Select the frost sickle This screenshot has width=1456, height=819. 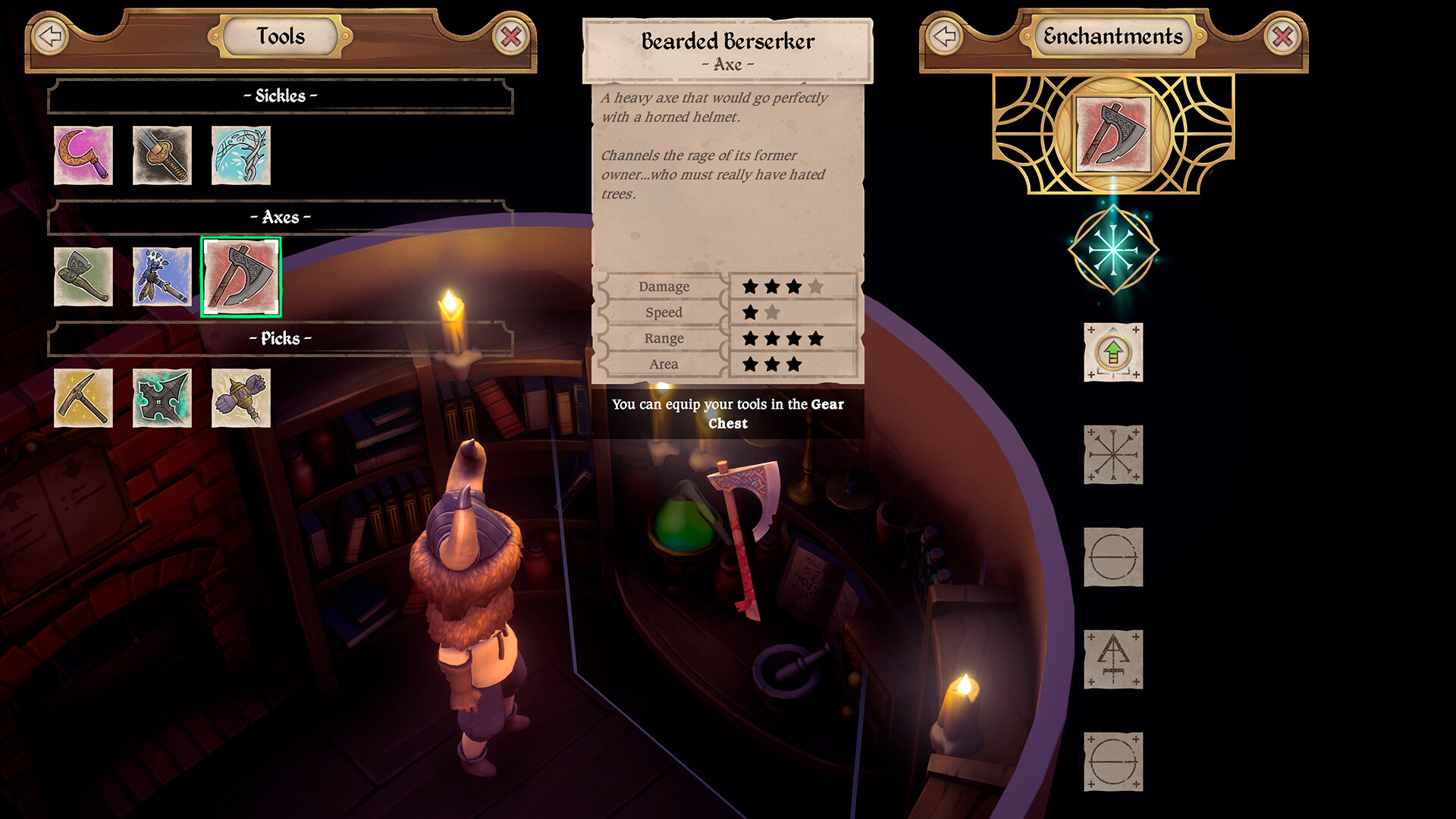point(241,155)
